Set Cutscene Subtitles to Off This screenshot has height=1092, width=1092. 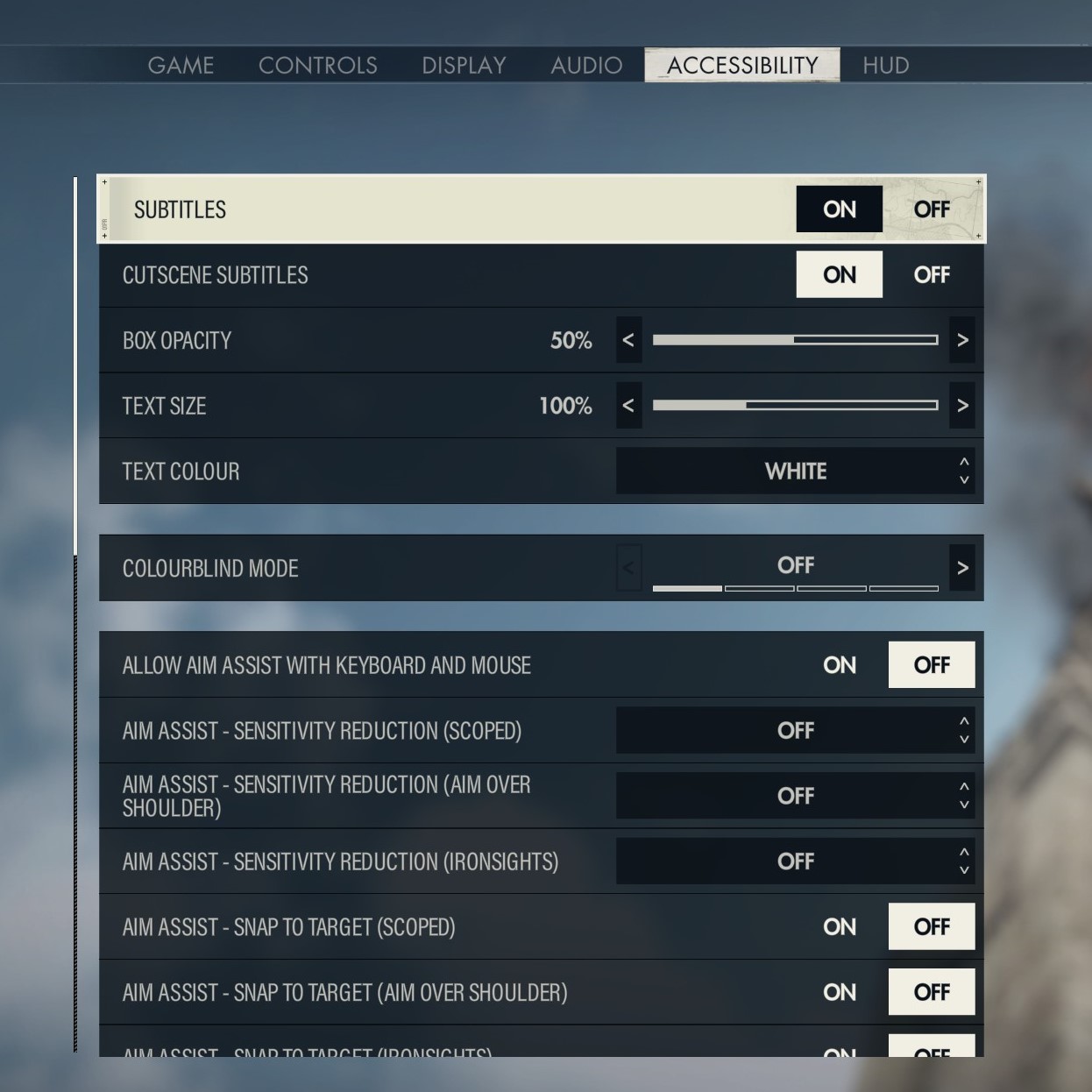pyautogui.click(x=931, y=275)
